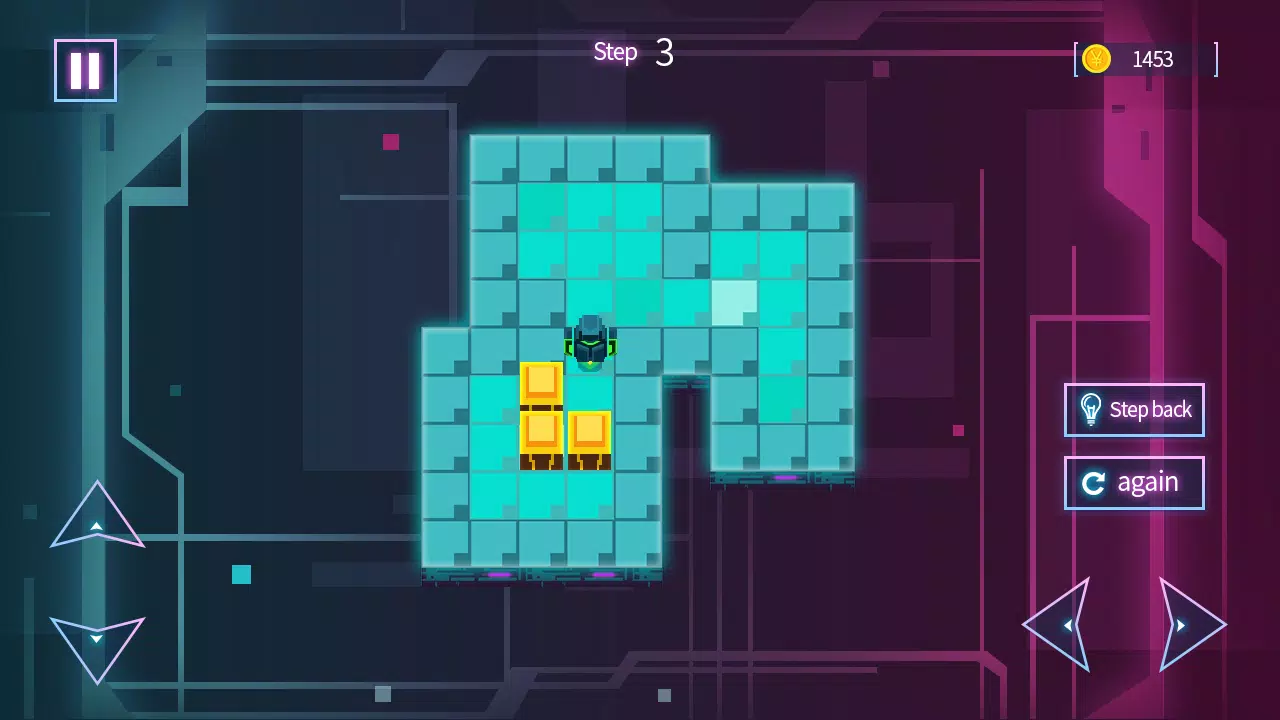
Task: Click the Step counter label
Action: coord(614,51)
